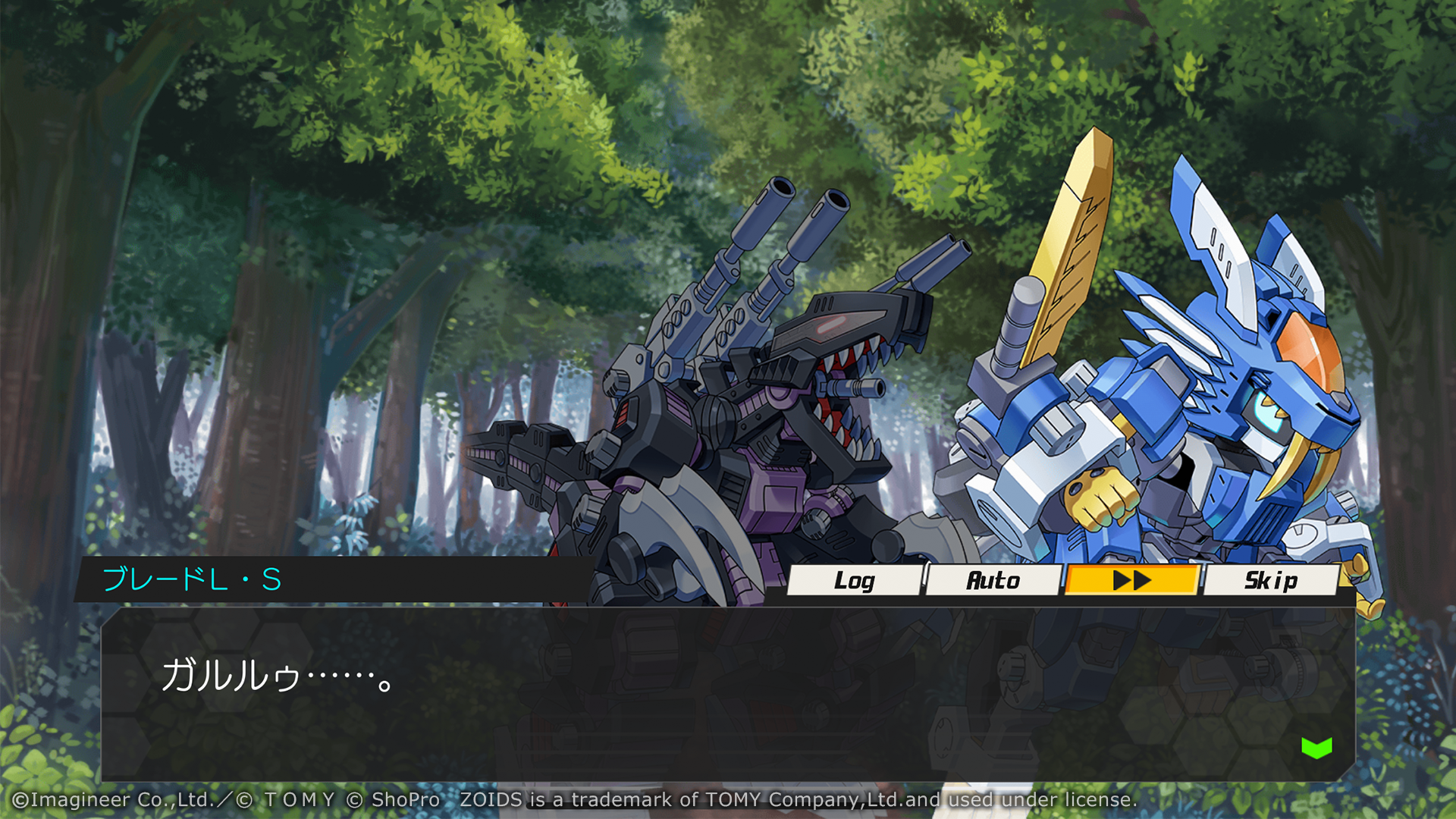Image resolution: width=1456 pixels, height=819 pixels.
Task: Skip the cutscene
Action: click(x=1270, y=580)
